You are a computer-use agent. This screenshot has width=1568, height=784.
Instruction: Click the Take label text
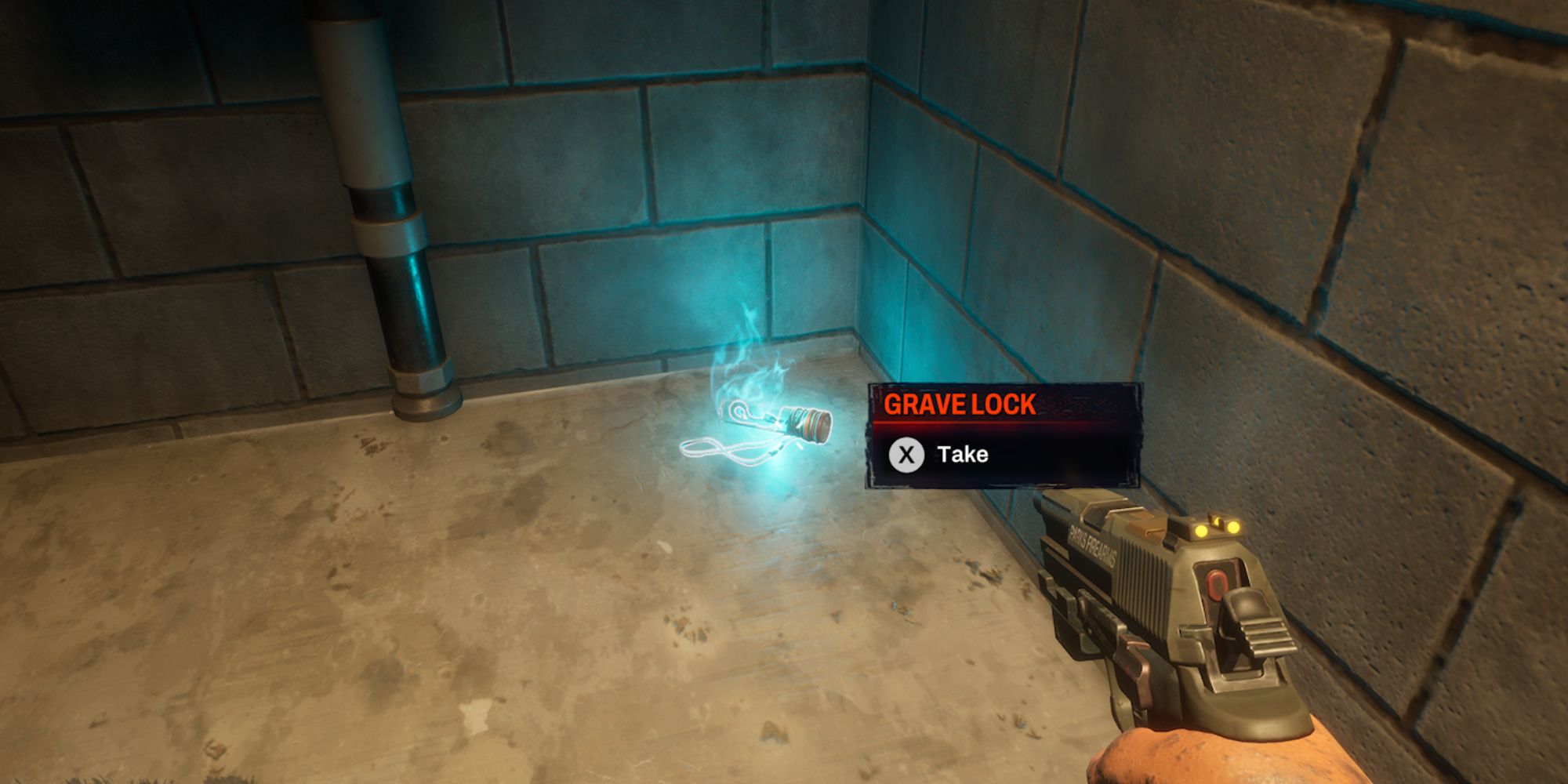click(x=963, y=455)
